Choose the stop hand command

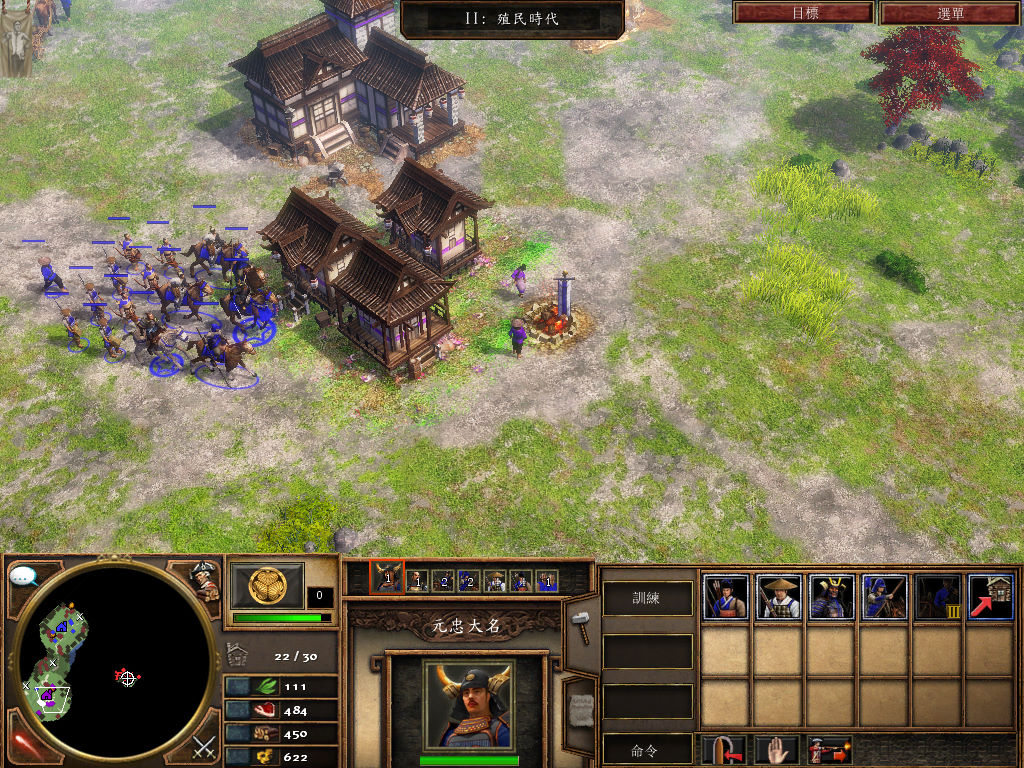775,749
